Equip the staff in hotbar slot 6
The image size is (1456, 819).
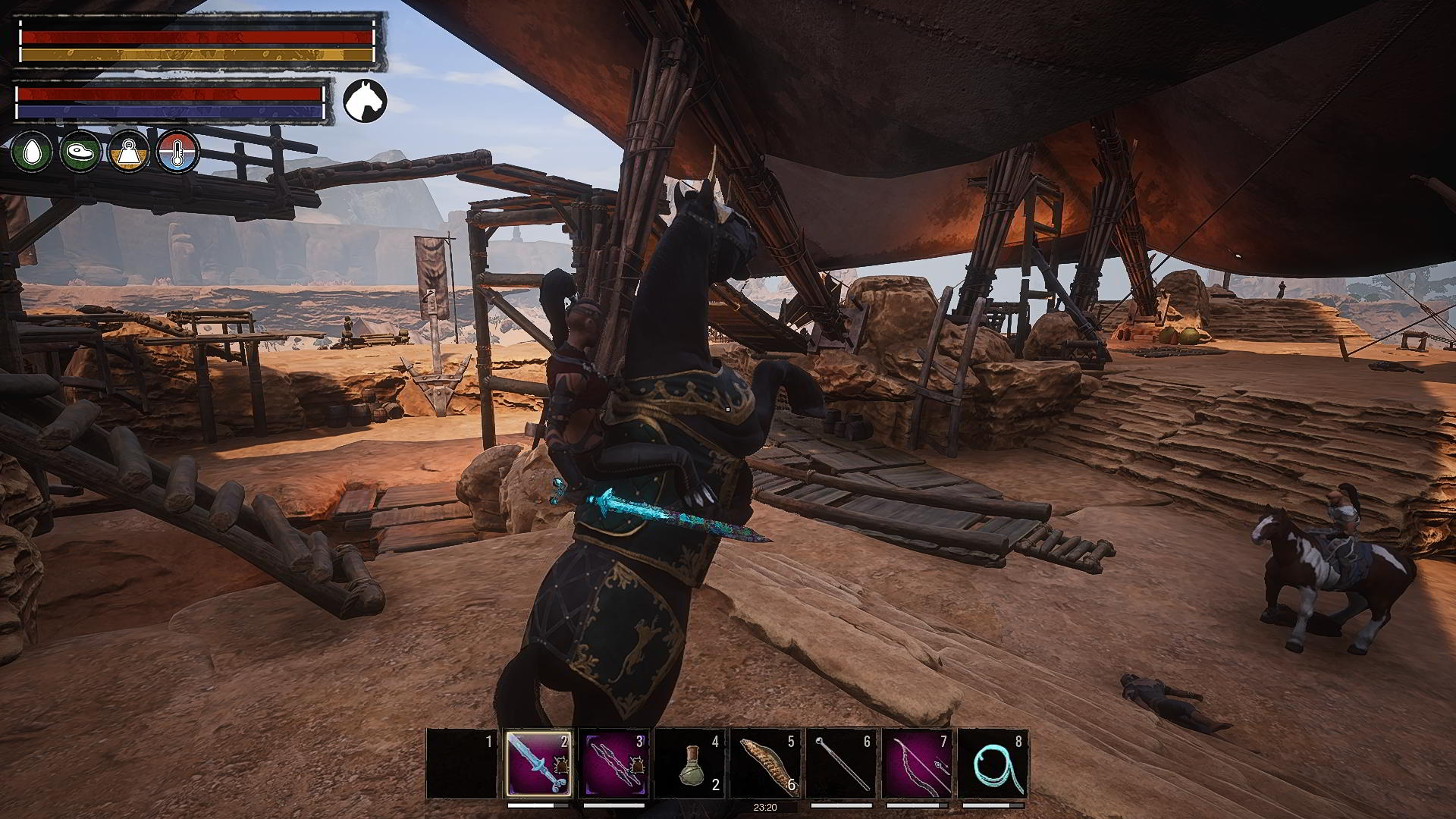point(841,764)
